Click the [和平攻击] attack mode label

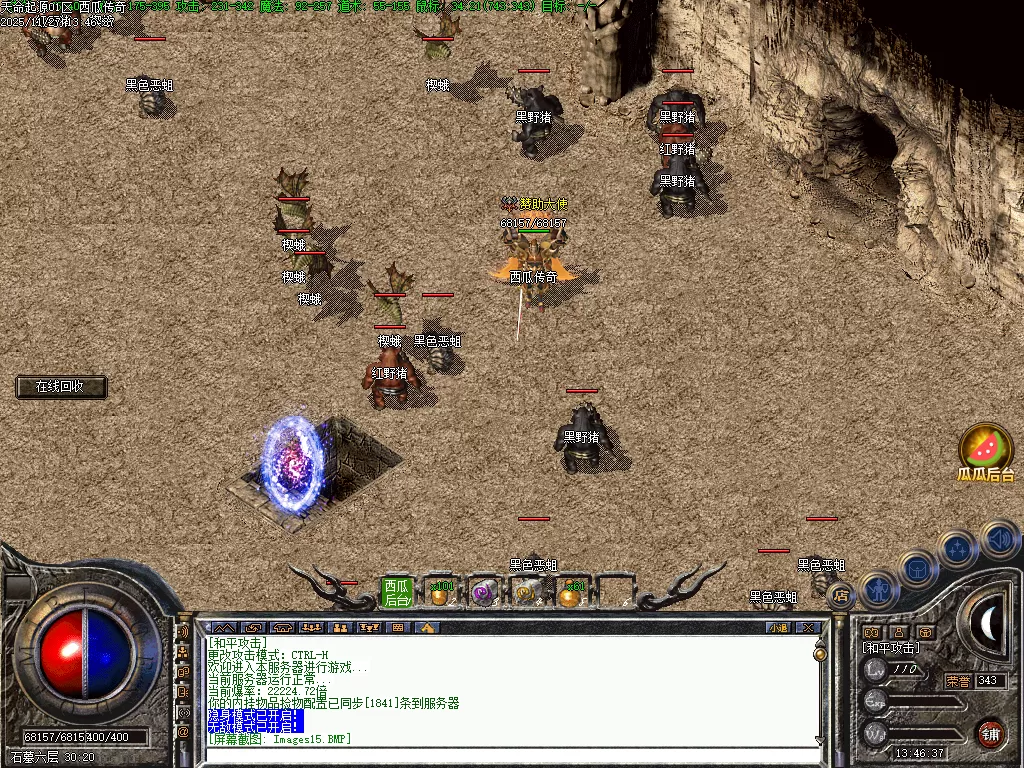[891, 648]
